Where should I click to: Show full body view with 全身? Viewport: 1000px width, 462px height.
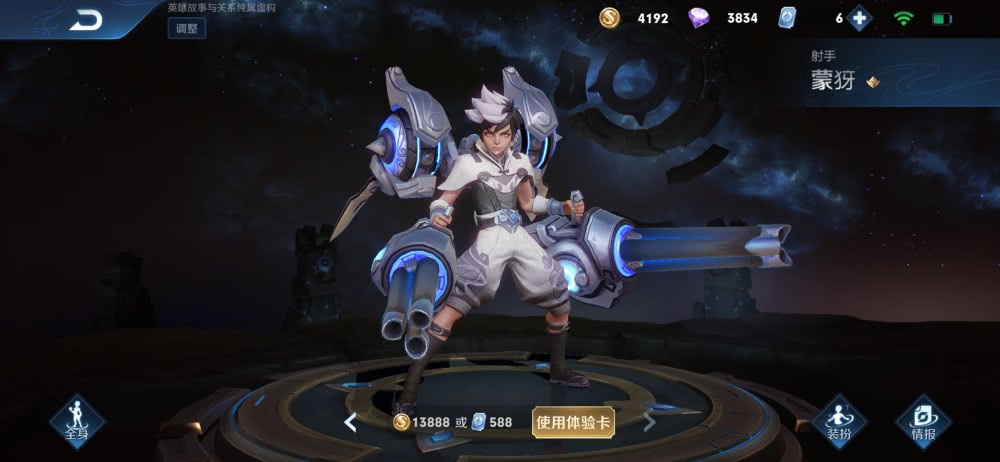click(x=76, y=420)
